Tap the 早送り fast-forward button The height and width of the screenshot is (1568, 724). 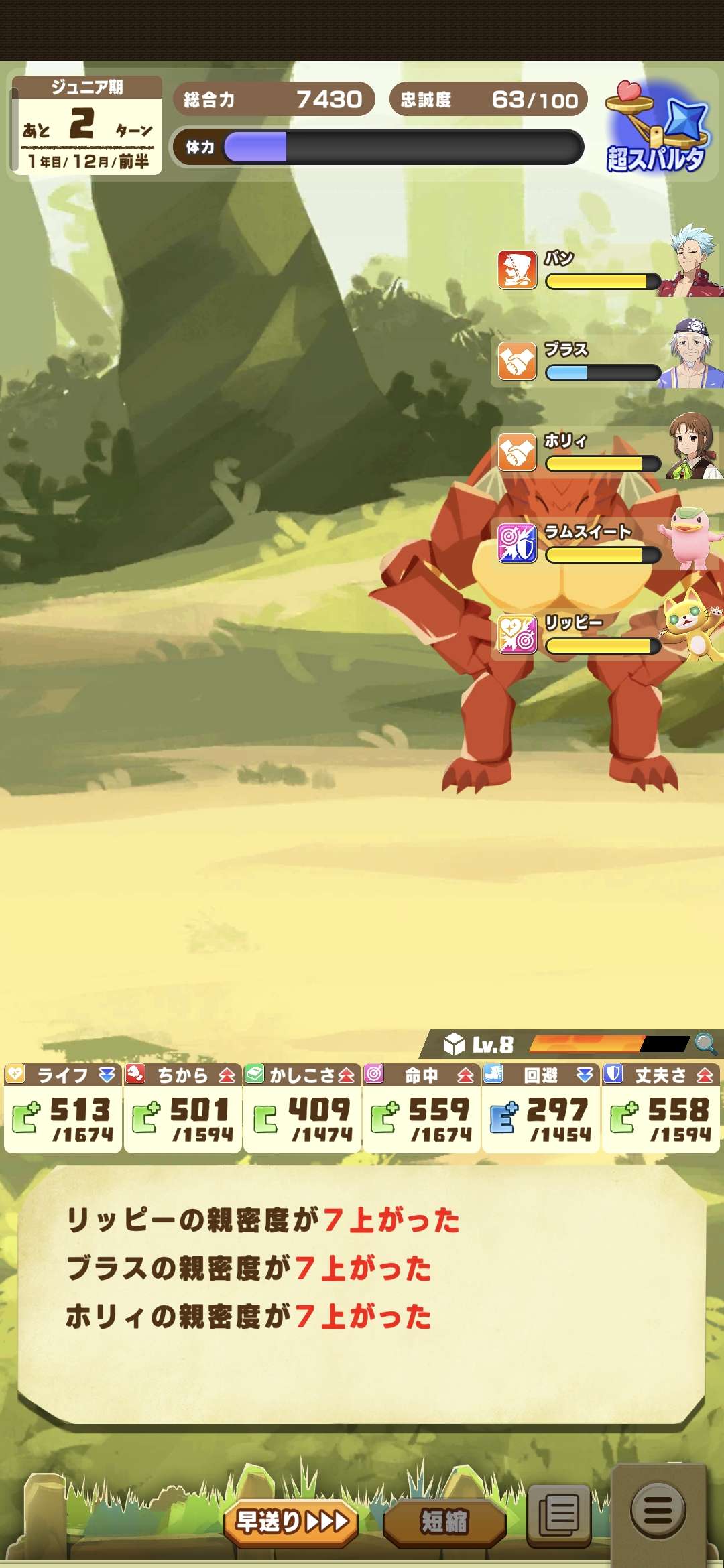pyautogui.click(x=291, y=1522)
